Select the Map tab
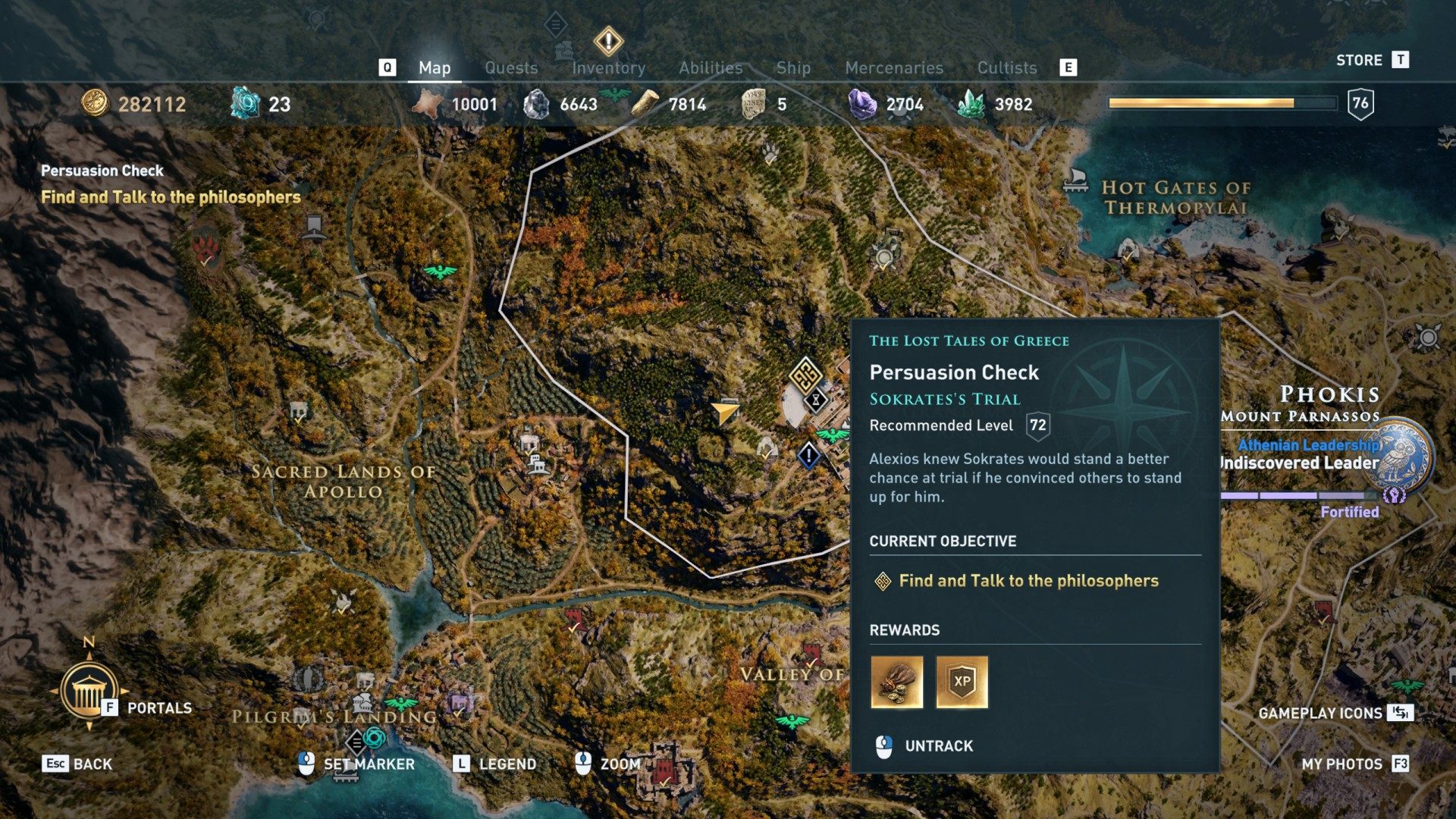 [x=435, y=68]
